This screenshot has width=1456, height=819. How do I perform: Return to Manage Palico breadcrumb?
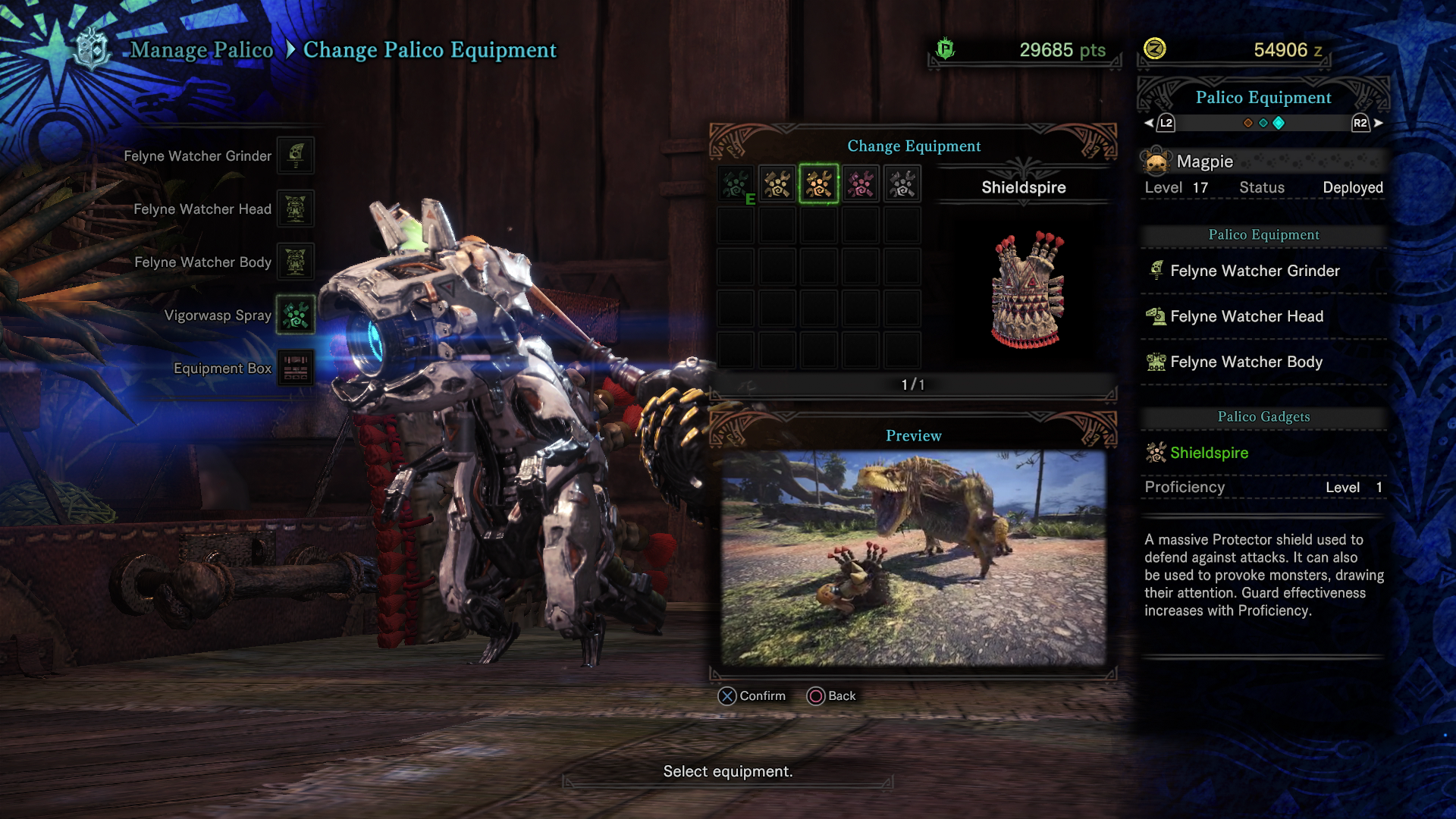point(202,50)
